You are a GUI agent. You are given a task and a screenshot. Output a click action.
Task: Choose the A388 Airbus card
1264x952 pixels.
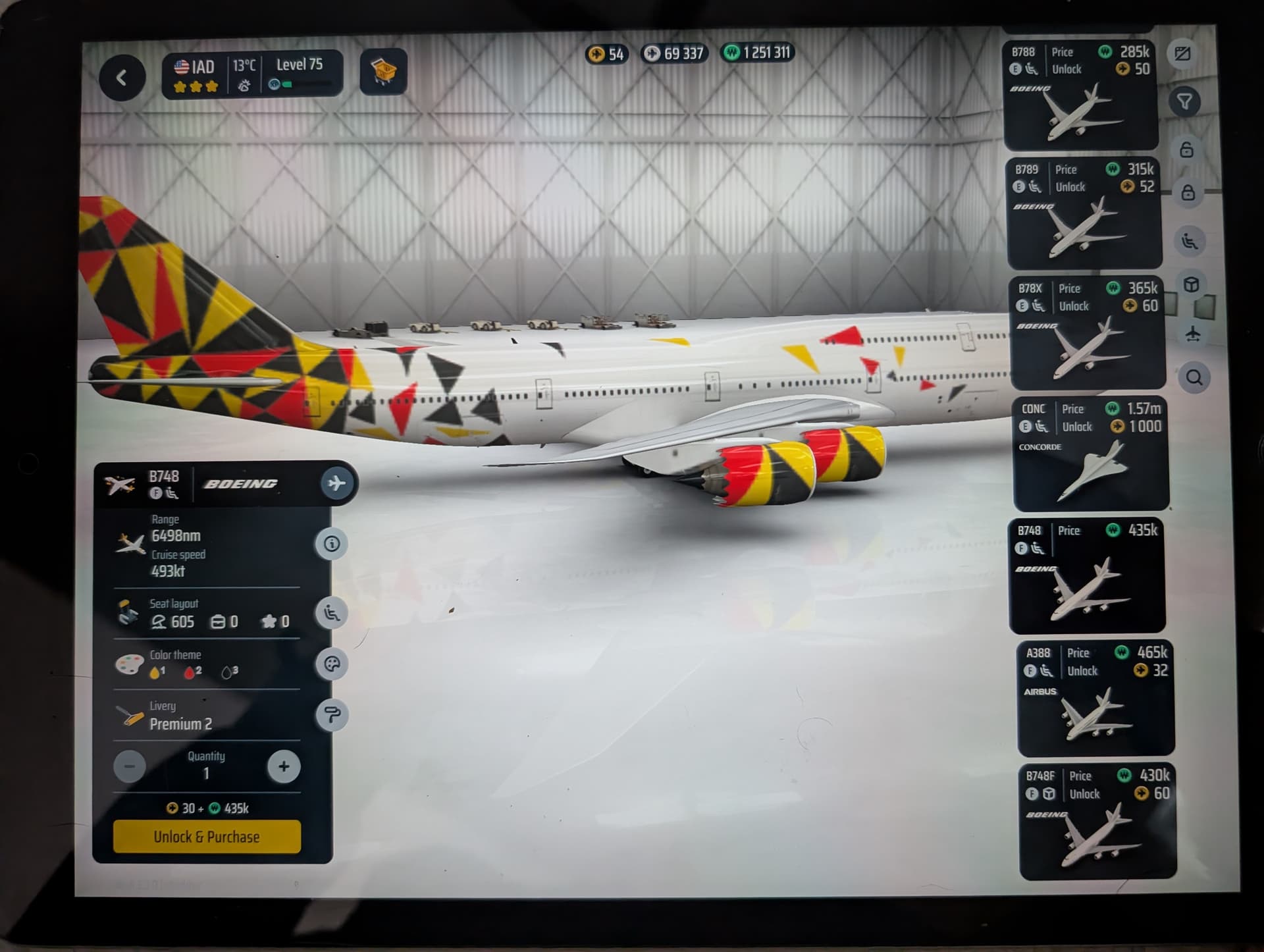tap(1095, 698)
